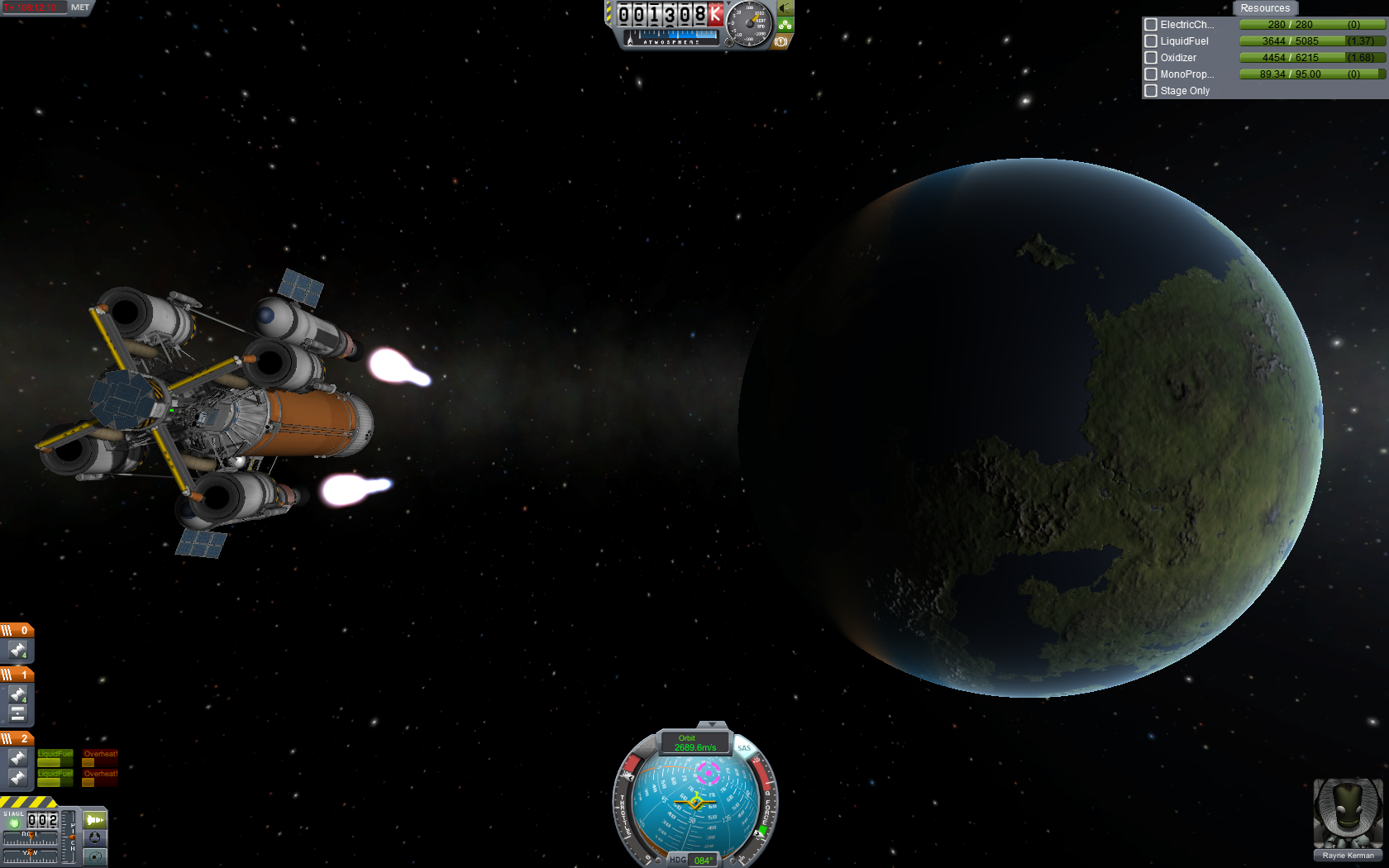Toggle landing gear button beside altimeter
The height and width of the screenshot is (868, 1389).
pos(785,25)
